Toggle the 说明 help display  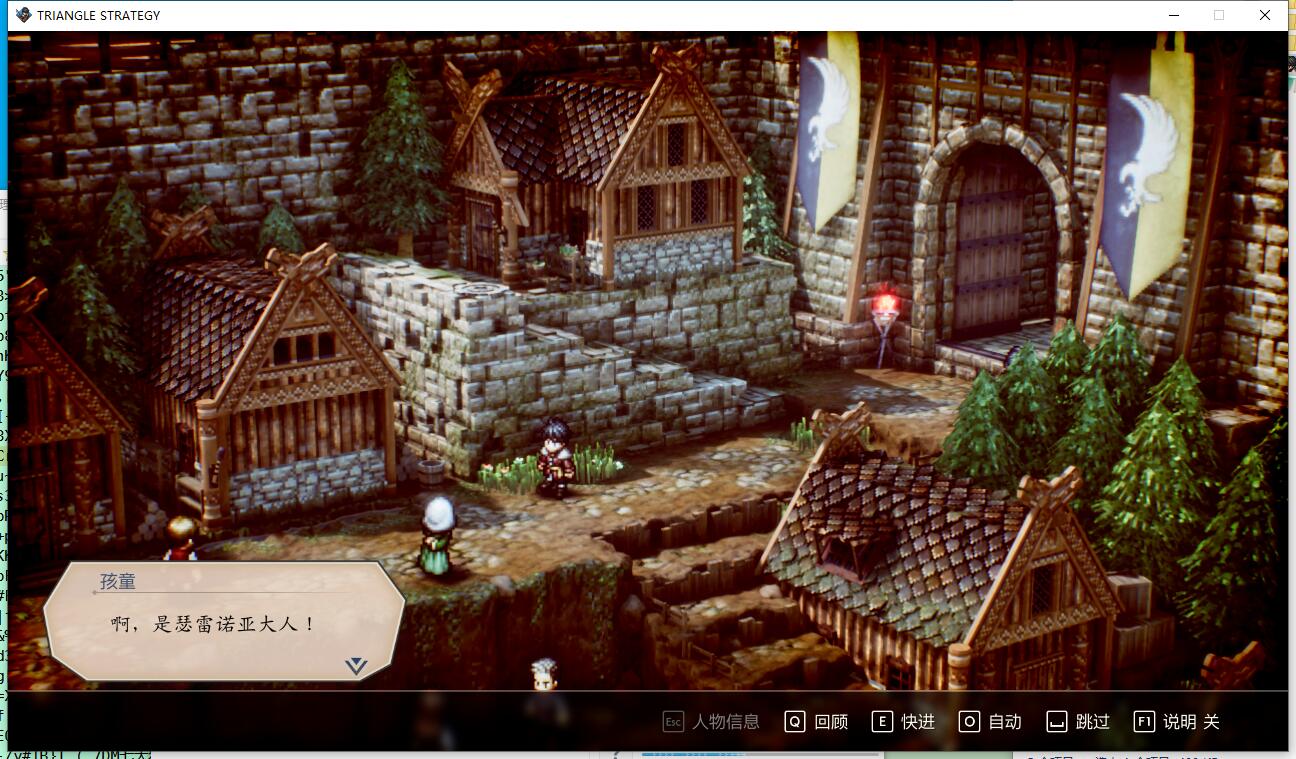[1177, 722]
